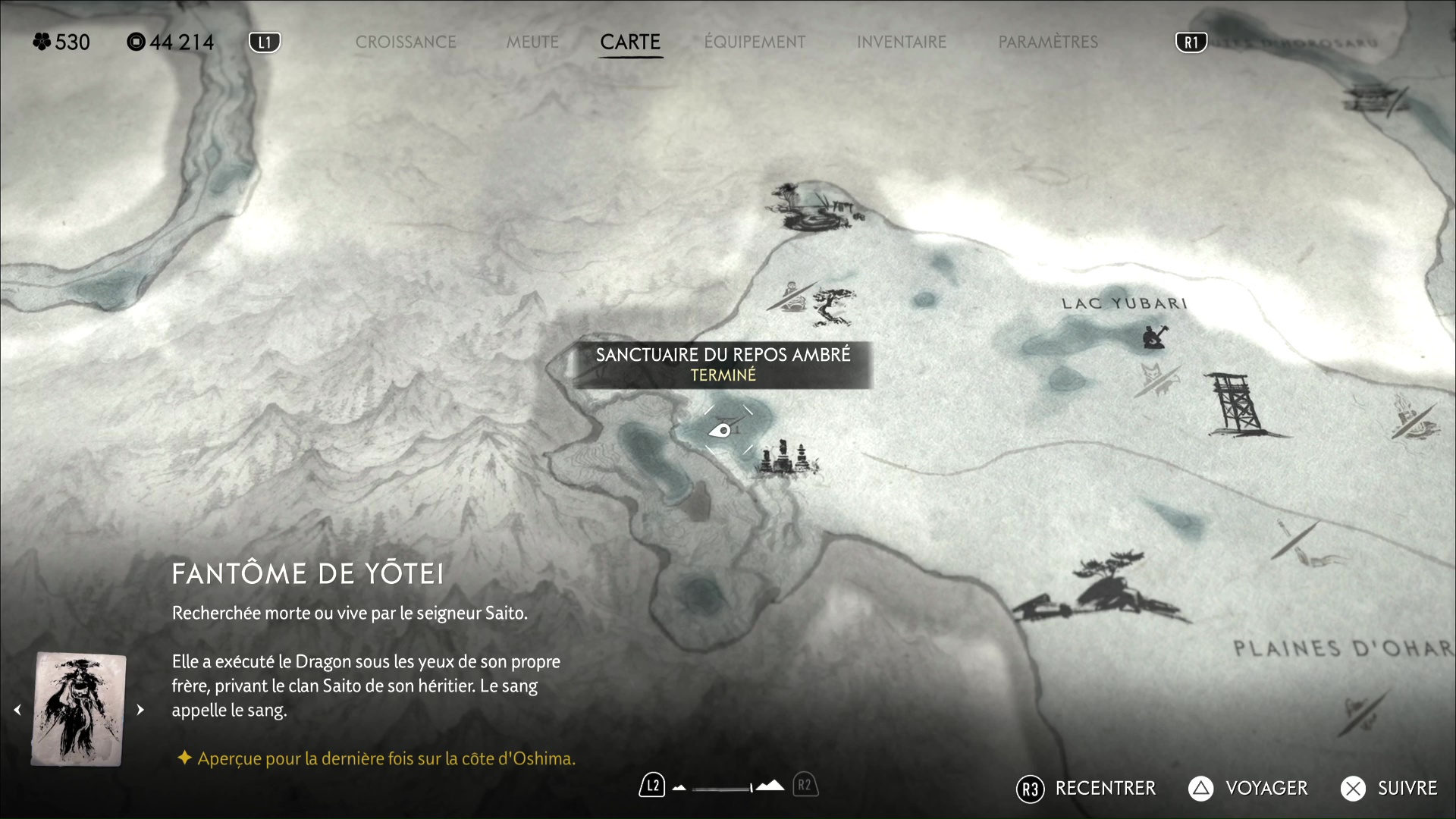Select the Fantôme de Yōtei wanted poster
The width and height of the screenshot is (1456, 819).
tap(79, 710)
